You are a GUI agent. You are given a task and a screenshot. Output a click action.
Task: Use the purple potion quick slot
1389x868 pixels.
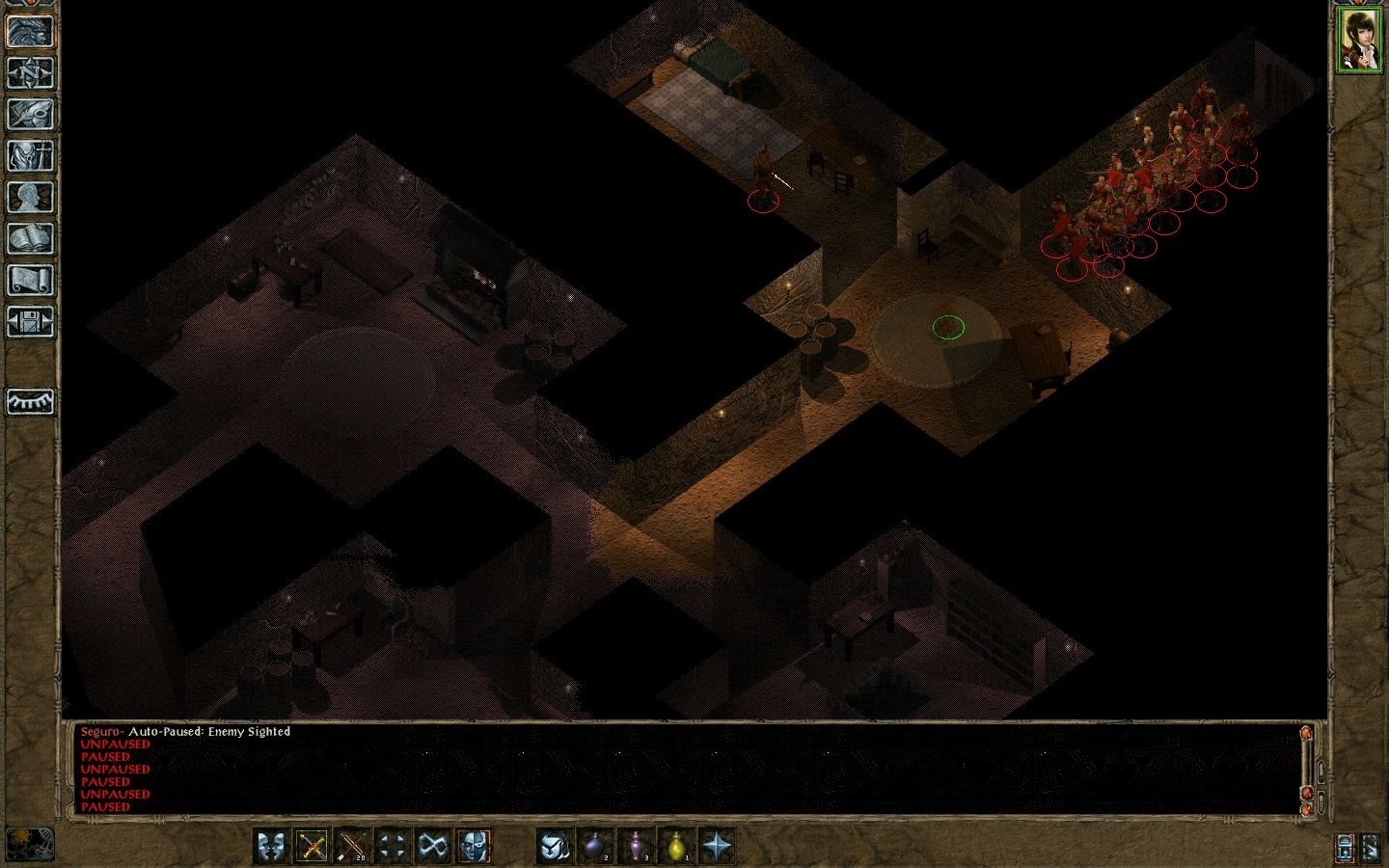click(x=636, y=846)
